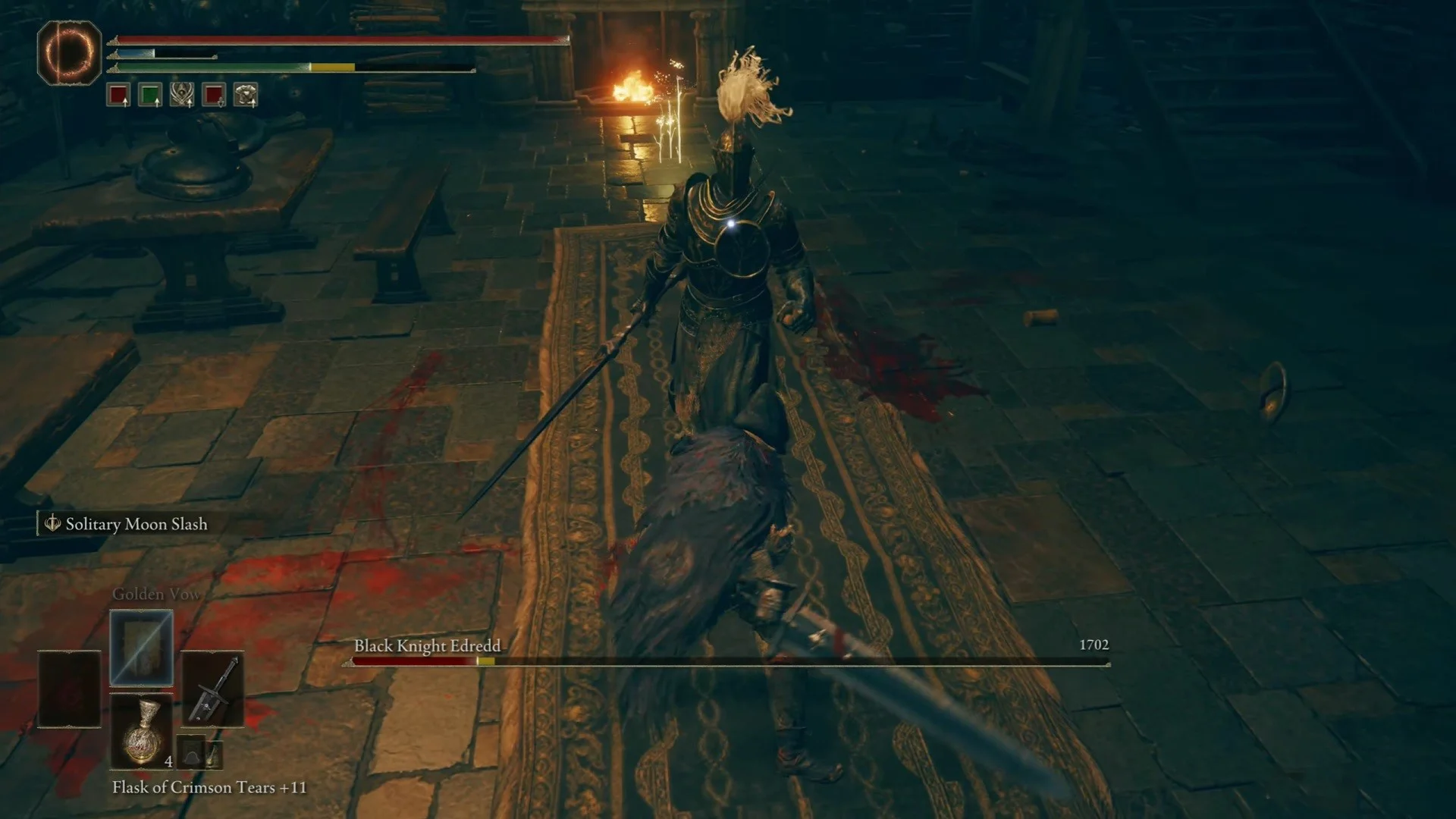Click the empty left-hand armament slot

pyautogui.click(x=69, y=689)
